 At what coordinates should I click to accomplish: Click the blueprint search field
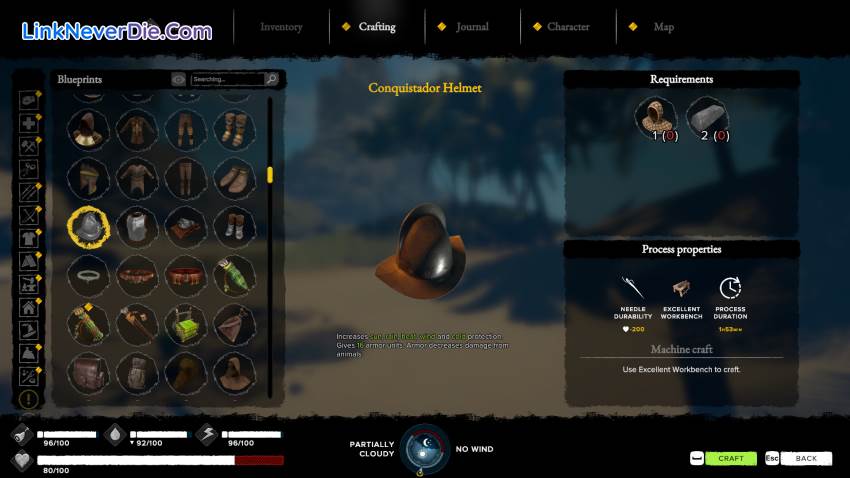(x=226, y=79)
